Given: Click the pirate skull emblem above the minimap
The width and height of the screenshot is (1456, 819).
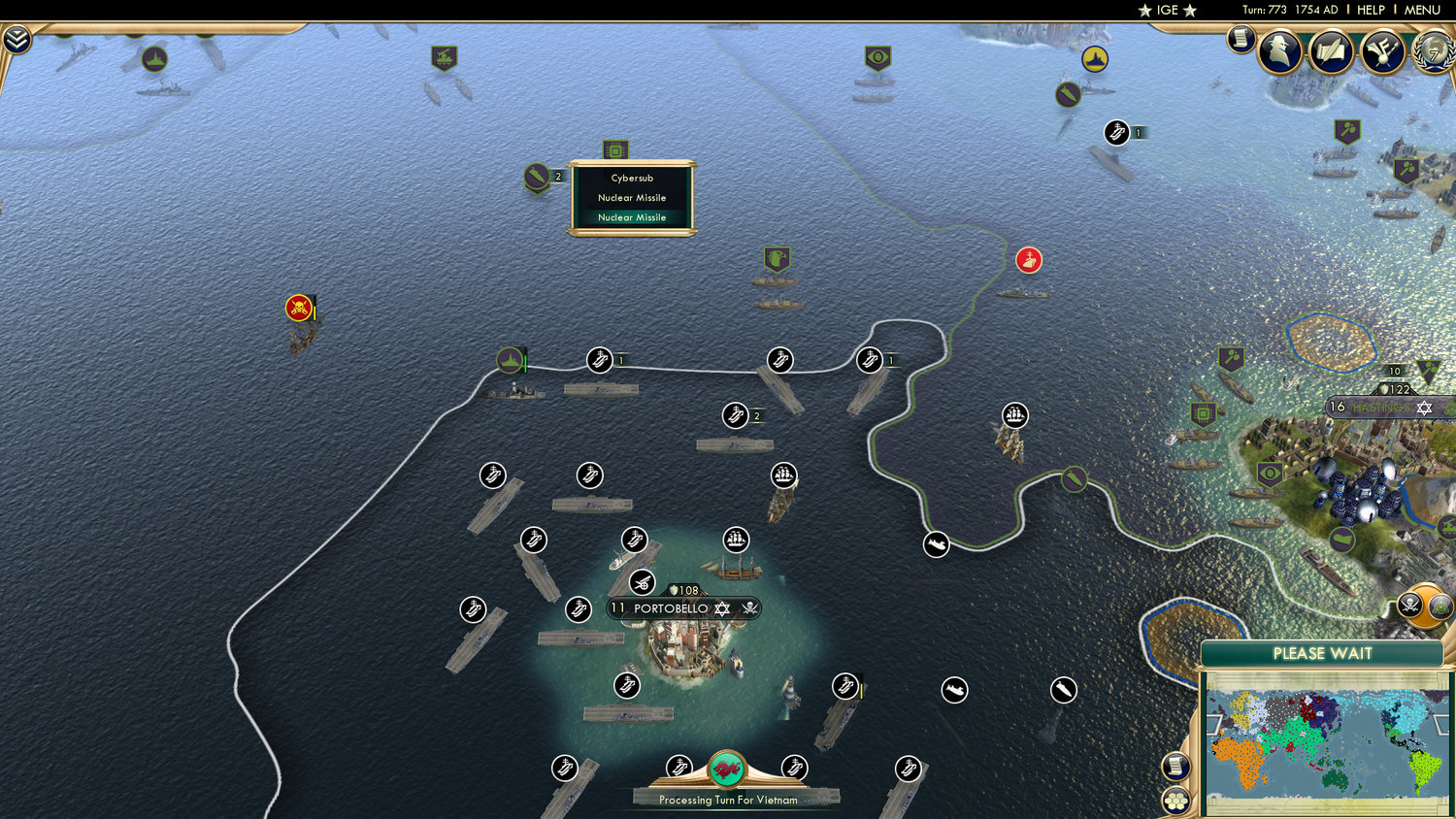Looking at the screenshot, I should (1409, 605).
